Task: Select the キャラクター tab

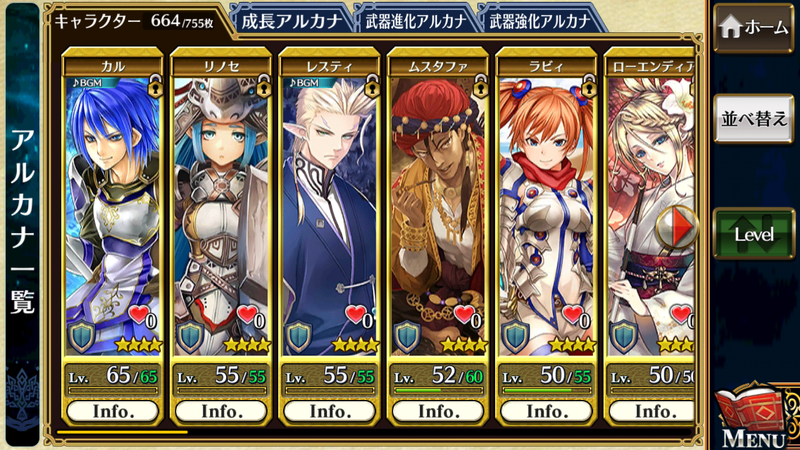Action: click(x=135, y=20)
